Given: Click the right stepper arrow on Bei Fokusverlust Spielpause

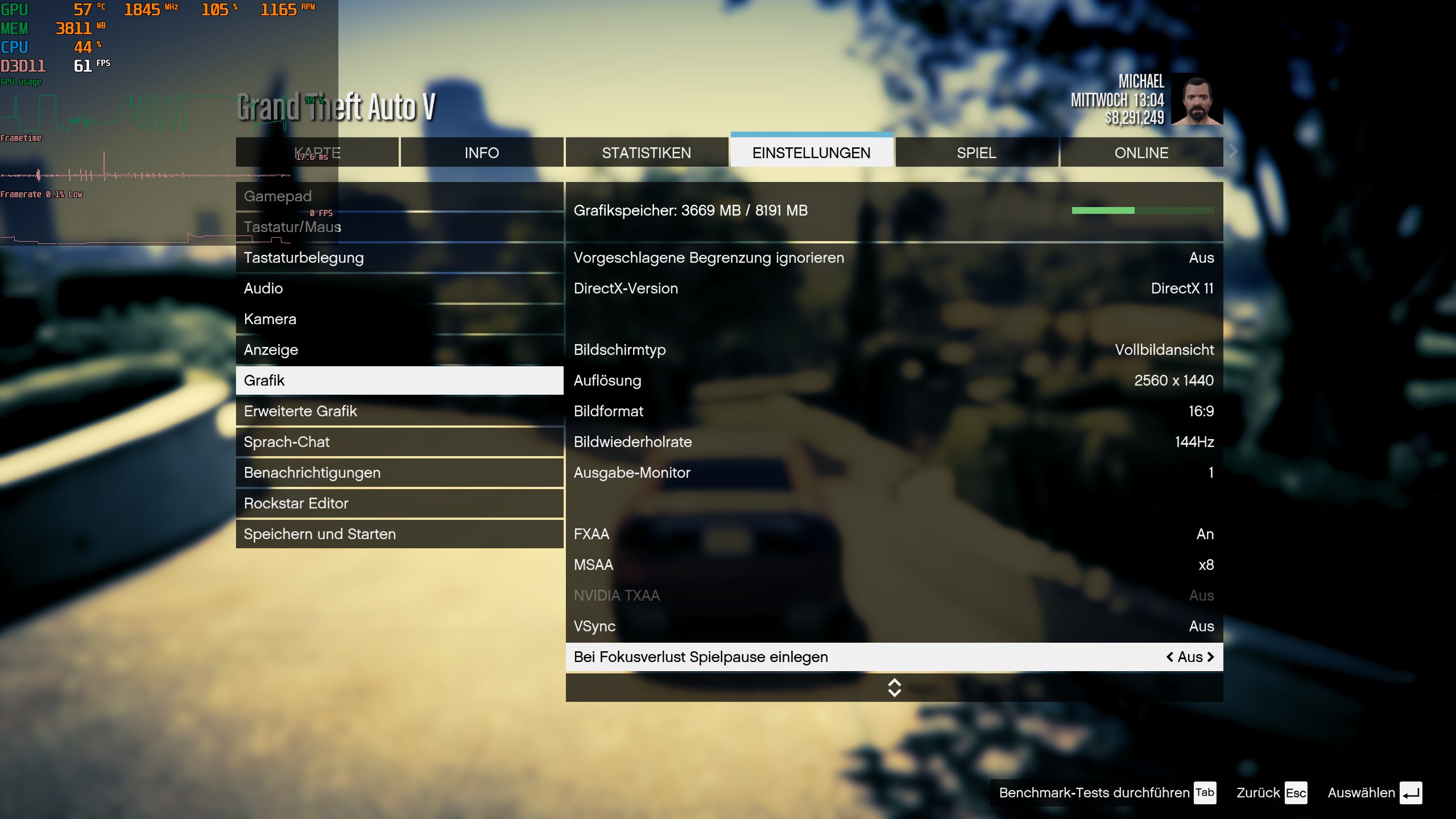Looking at the screenshot, I should [1210, 656].
